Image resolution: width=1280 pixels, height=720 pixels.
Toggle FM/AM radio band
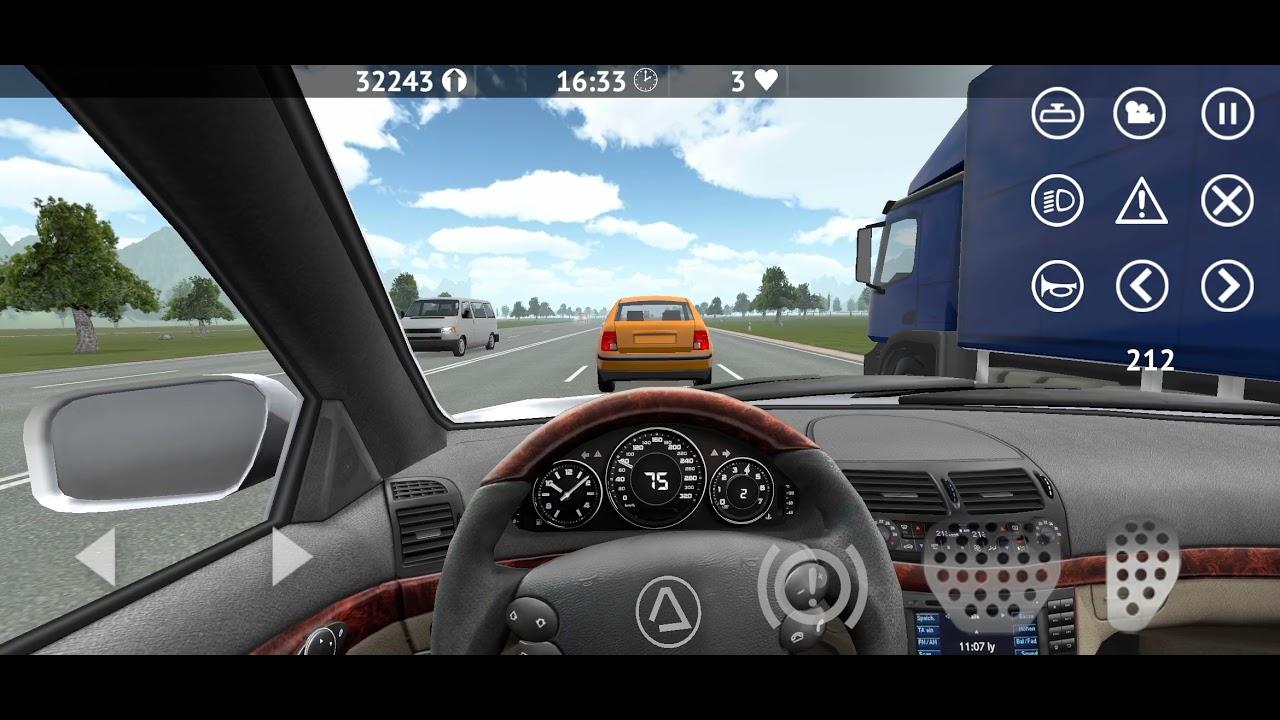pyautogui.click(x=928, y=642)
